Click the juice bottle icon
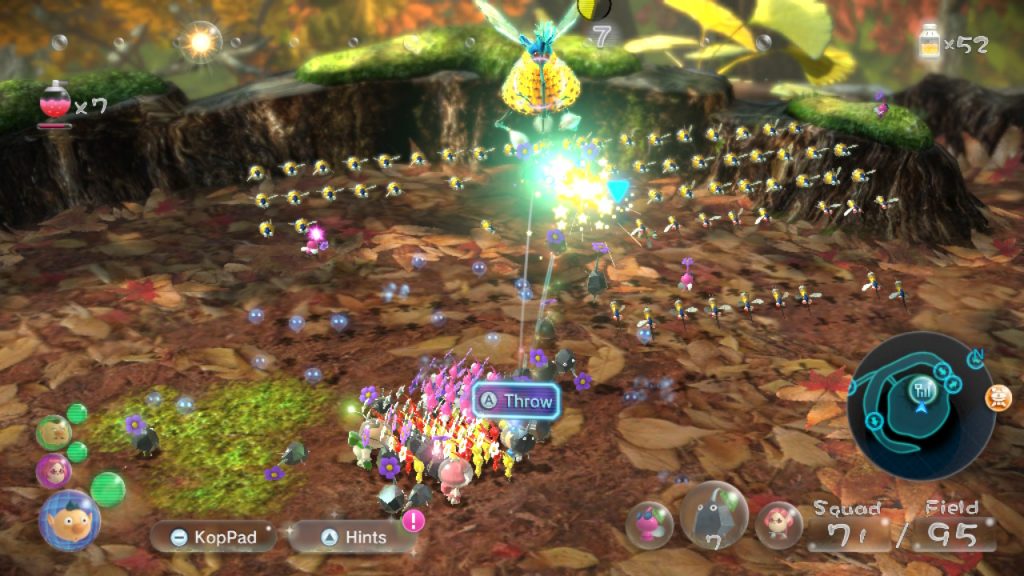1024x576 pixels. 929,43
